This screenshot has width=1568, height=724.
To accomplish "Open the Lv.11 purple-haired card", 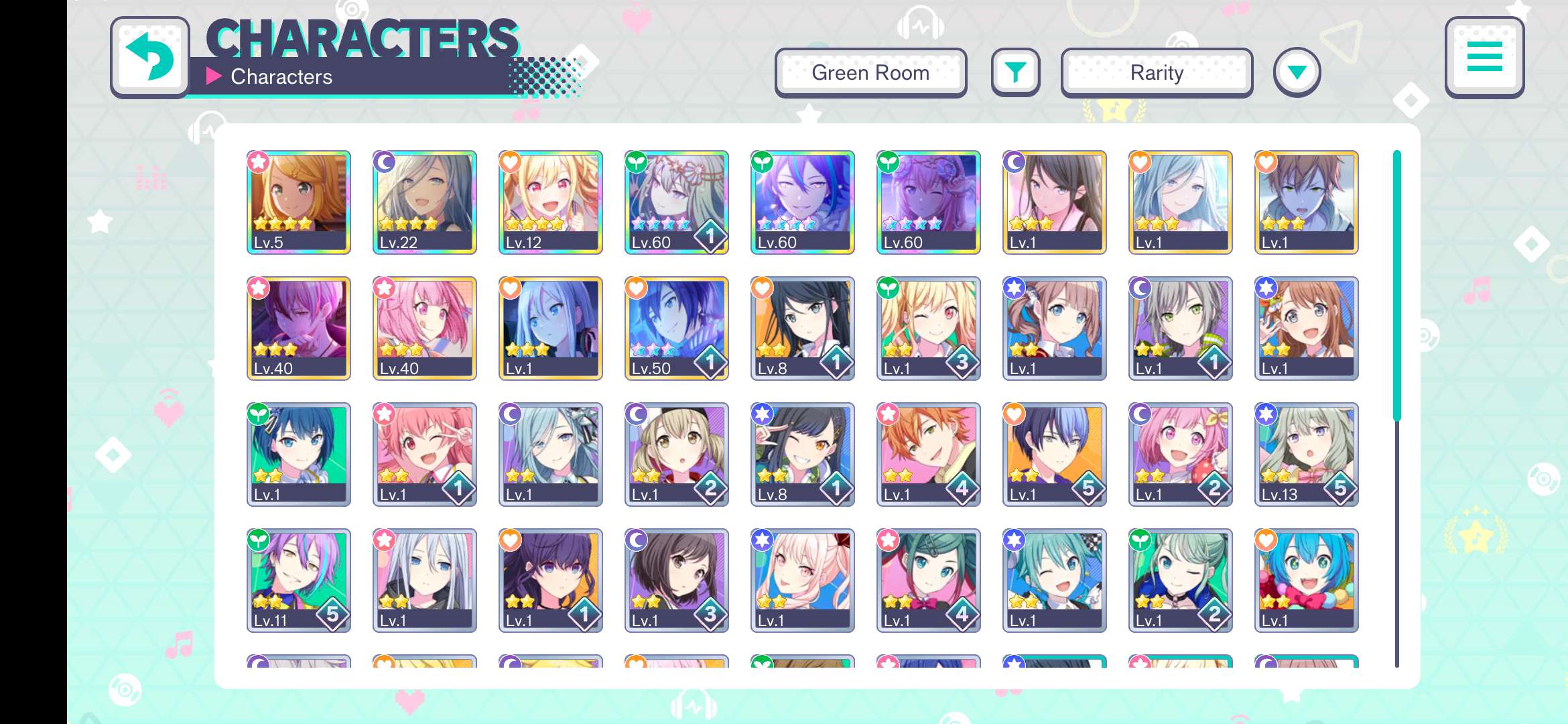I will 299,580.
